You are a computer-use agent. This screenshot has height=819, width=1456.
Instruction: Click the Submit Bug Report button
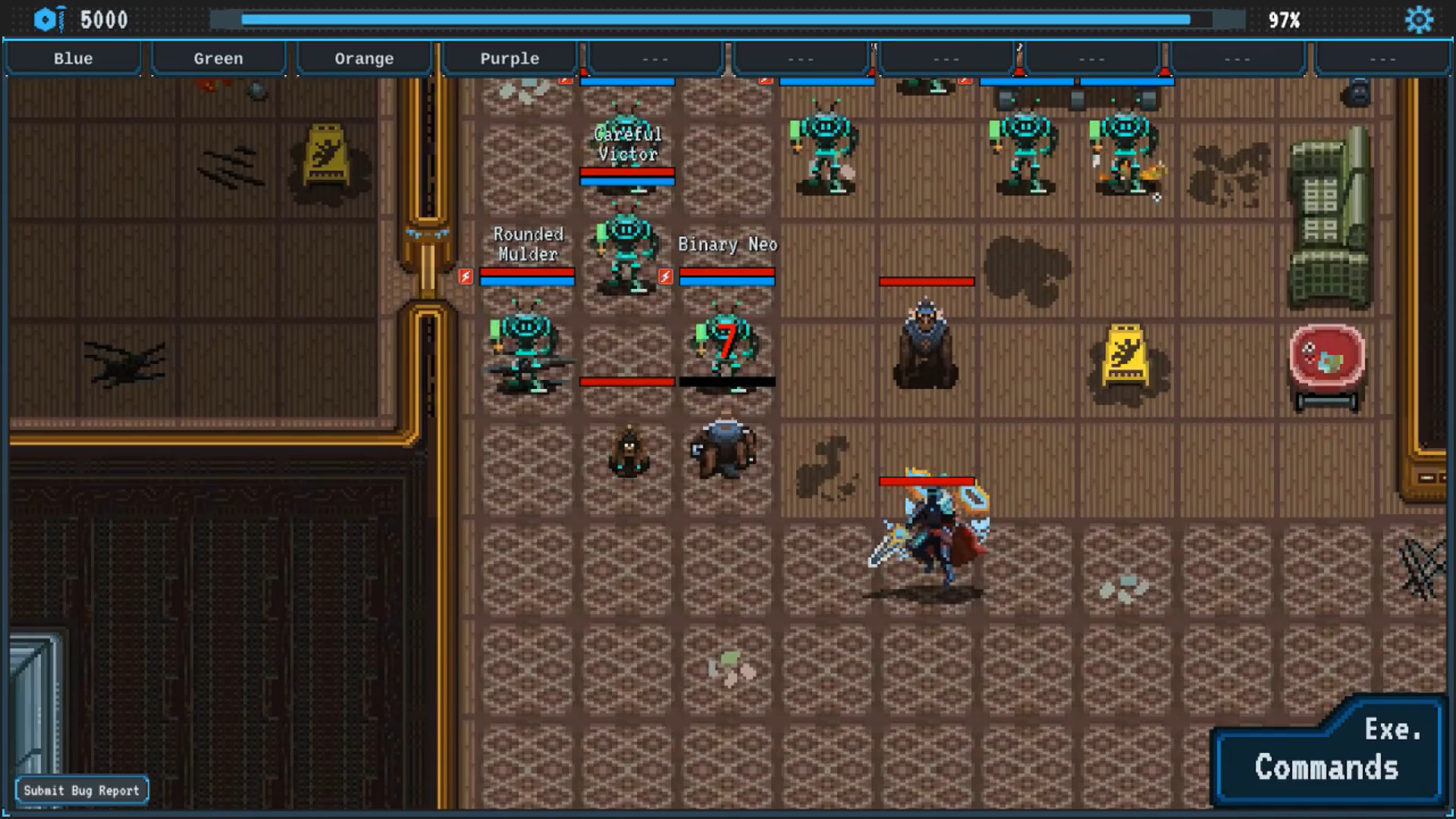coord(82,789)
